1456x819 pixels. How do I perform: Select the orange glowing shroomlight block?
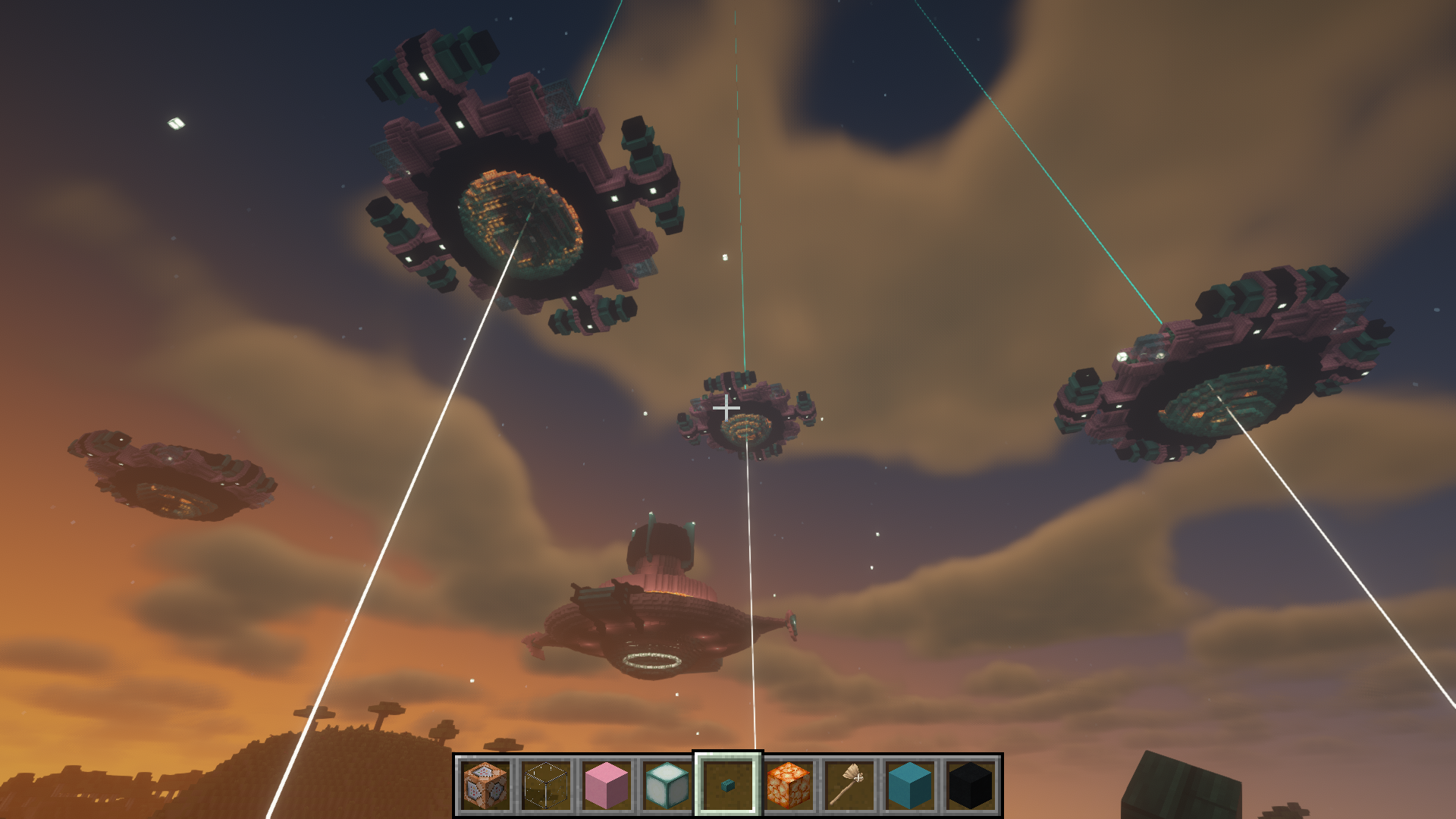pyautogui.click(x=789, y=786)
